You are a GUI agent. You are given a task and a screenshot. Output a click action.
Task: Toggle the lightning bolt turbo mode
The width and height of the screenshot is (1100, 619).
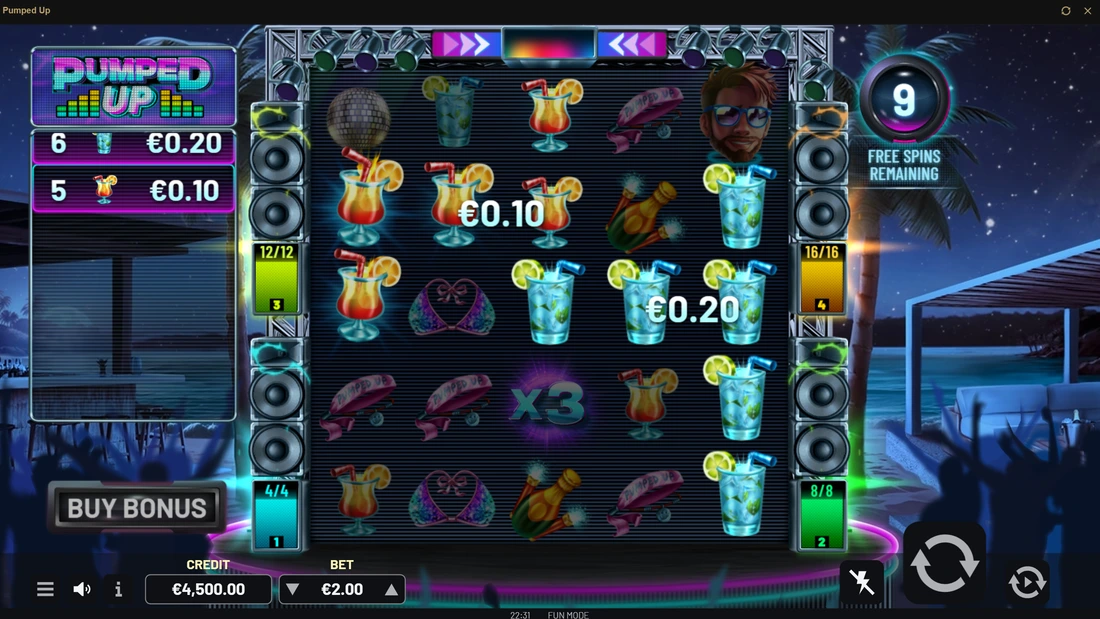[862, 582]
